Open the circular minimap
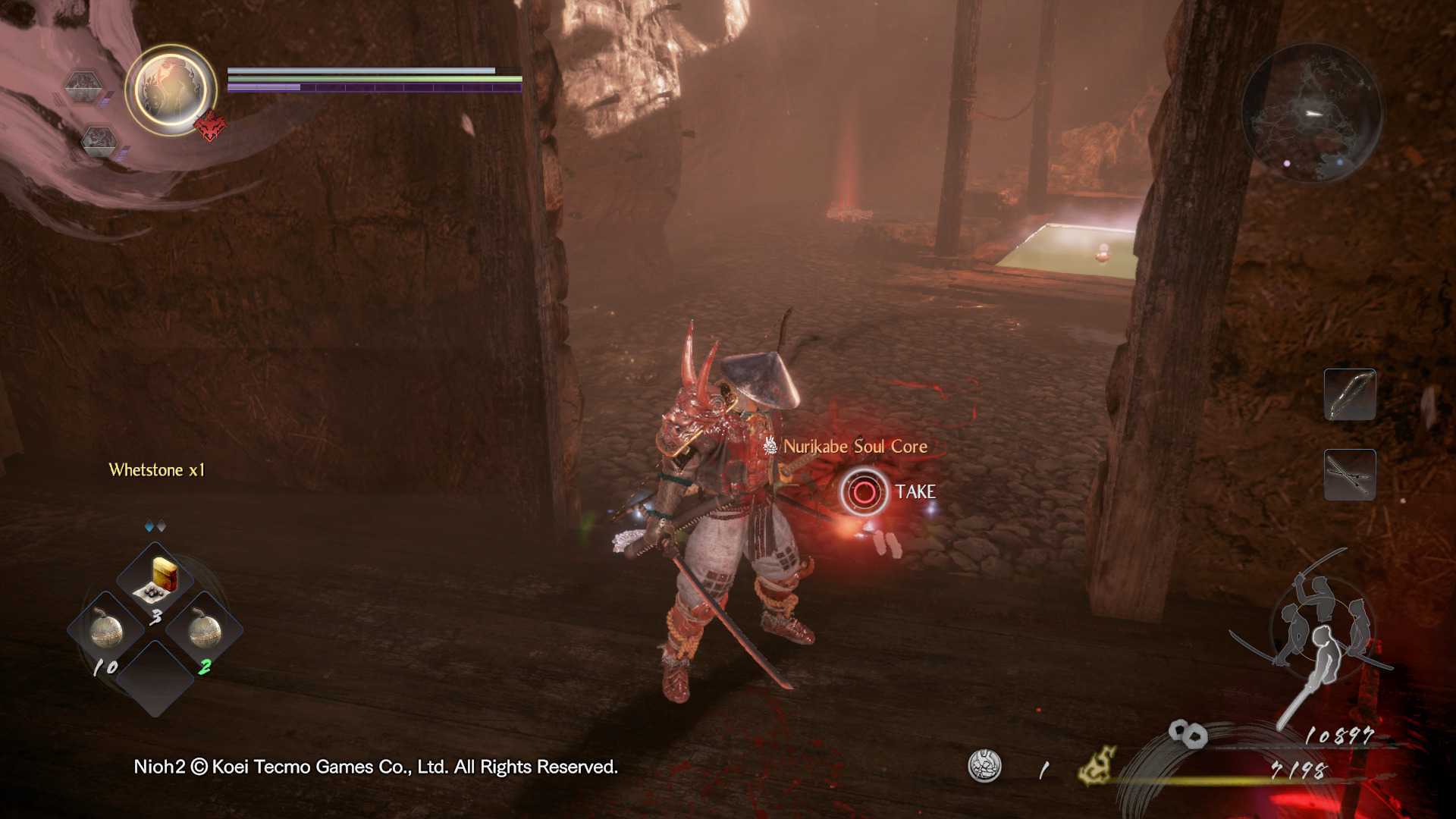This screenshot has height=819, width=1456. click(x=1311, y=113)
